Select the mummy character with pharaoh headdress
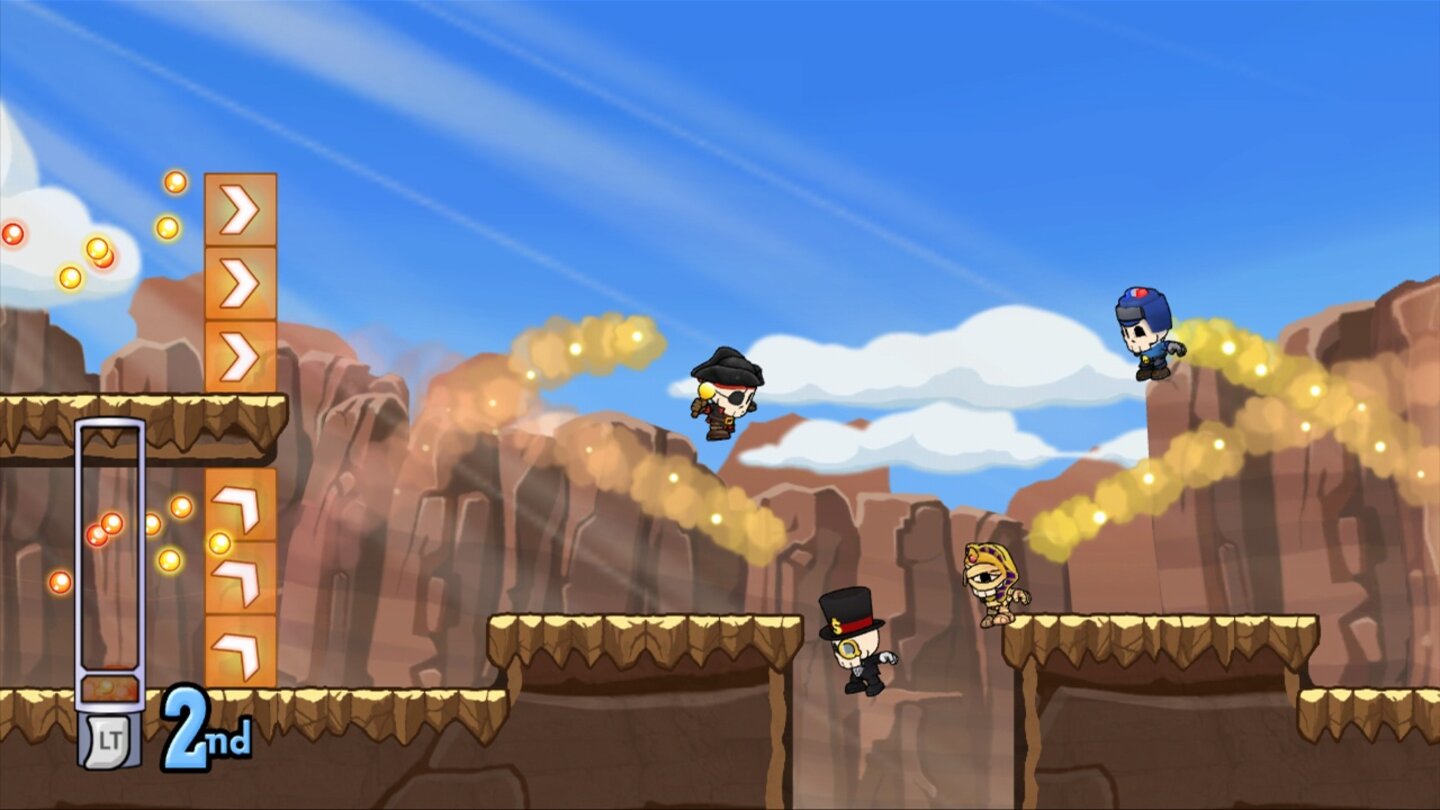Viewport: 1440px width, 810px height. (x=990, y=580)
